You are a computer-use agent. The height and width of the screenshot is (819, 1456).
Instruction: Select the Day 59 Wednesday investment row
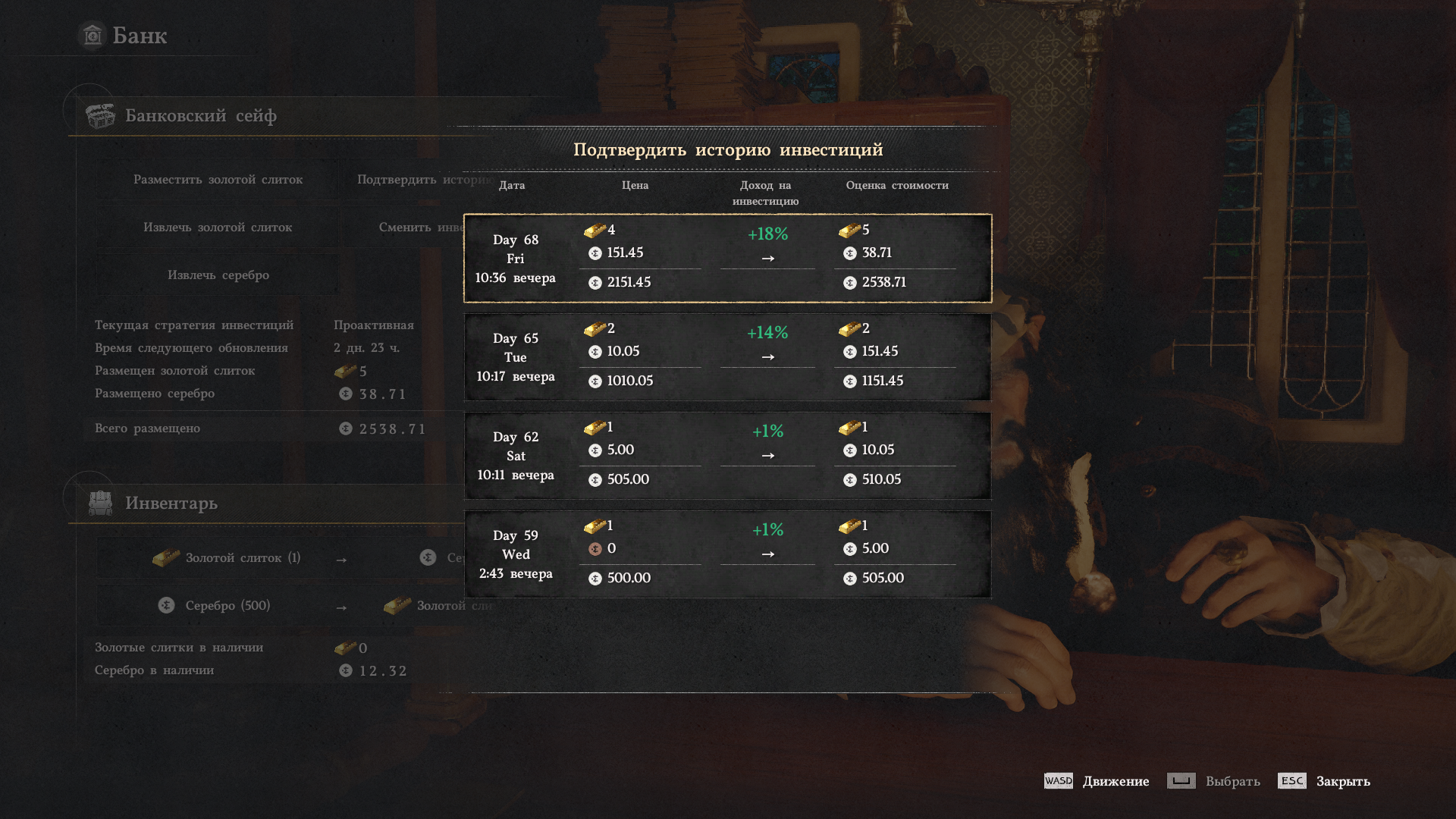click(727, 554)
